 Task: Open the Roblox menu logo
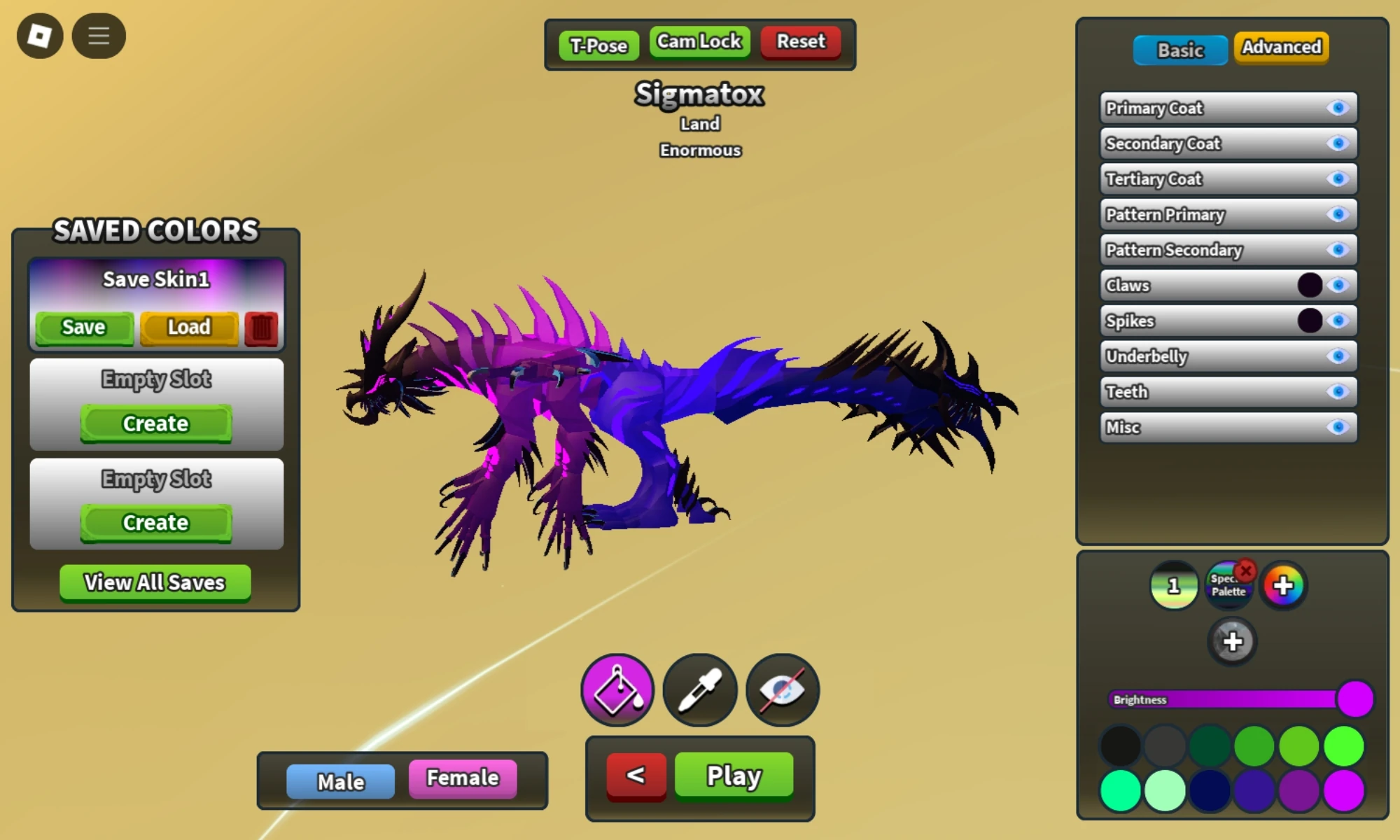[x=39, y=35]
